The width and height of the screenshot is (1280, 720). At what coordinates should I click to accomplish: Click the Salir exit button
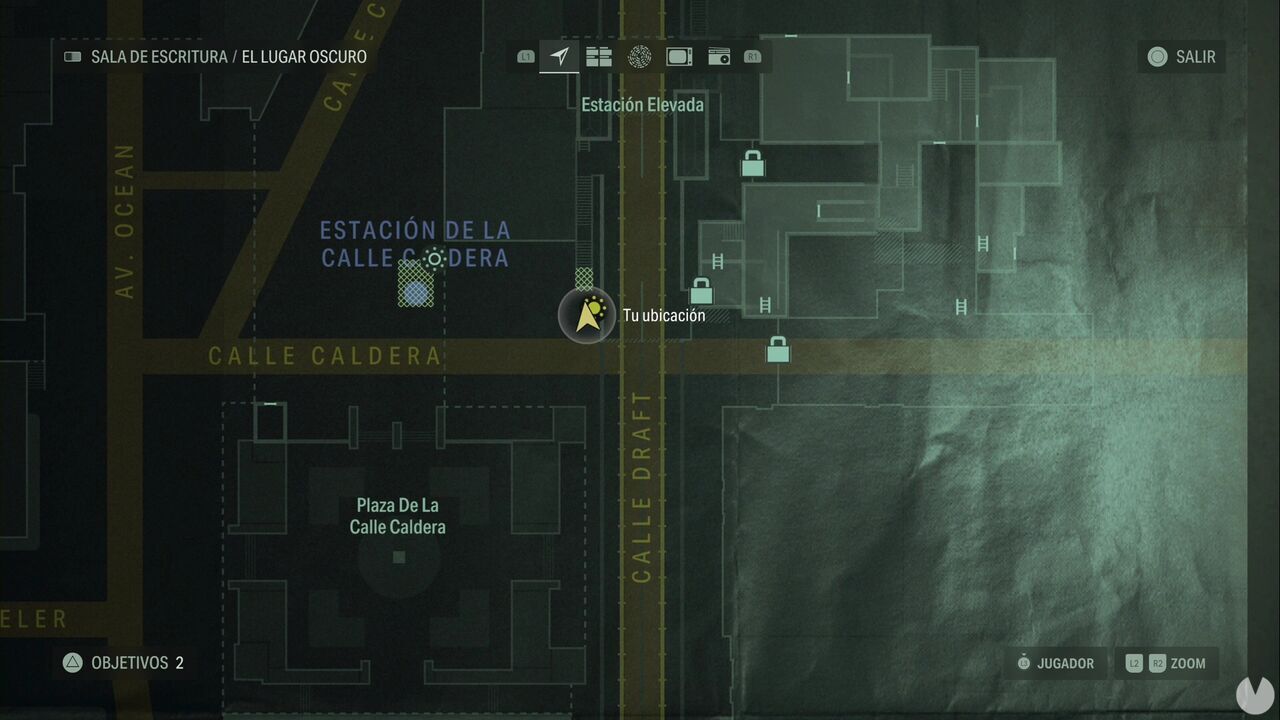pyautogui.click(x=1182, y=57)
